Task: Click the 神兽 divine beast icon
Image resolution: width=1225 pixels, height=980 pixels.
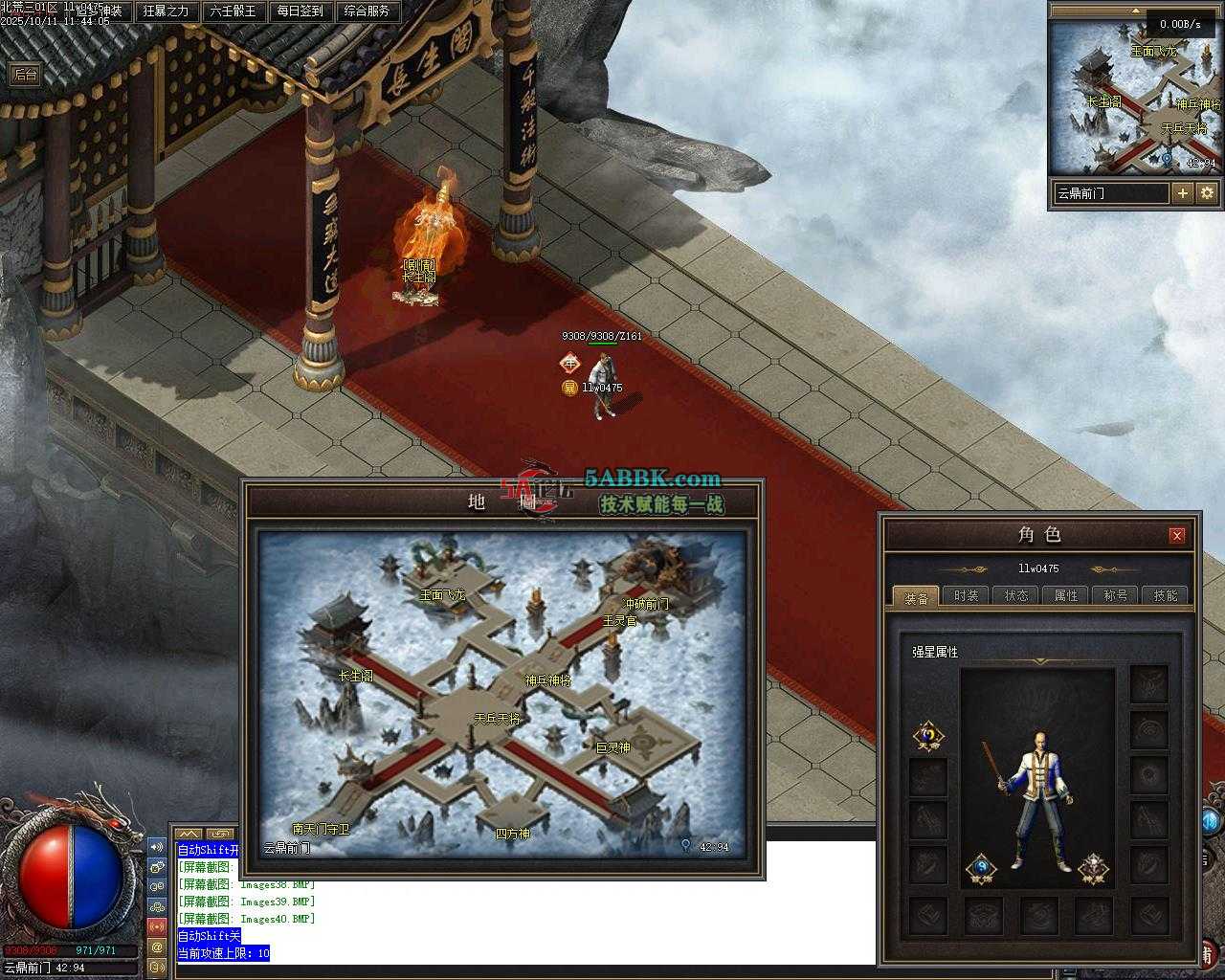Action: click(1093, 869)
